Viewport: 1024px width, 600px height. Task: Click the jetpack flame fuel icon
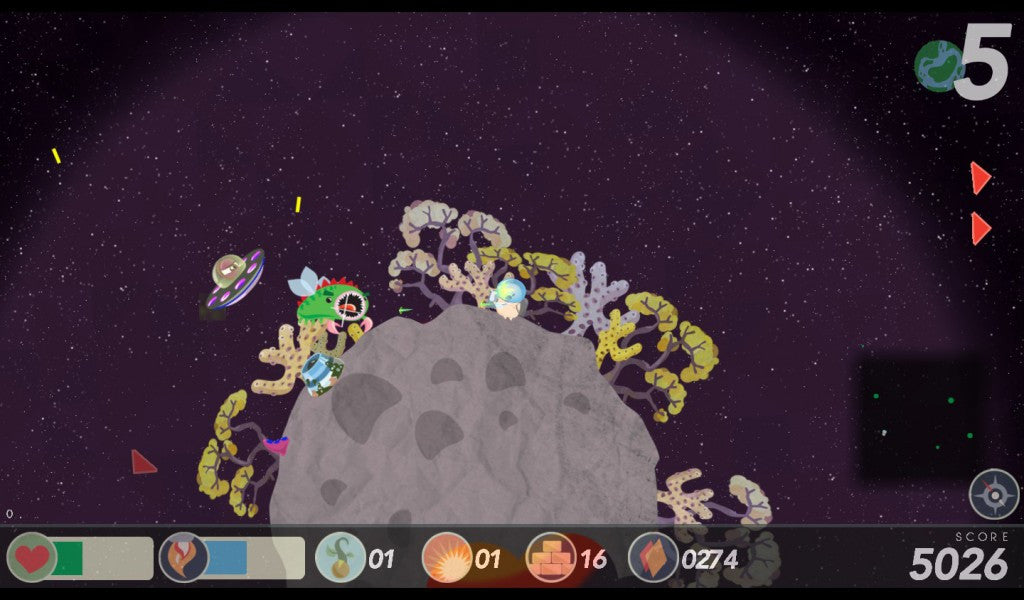[184, 557]
